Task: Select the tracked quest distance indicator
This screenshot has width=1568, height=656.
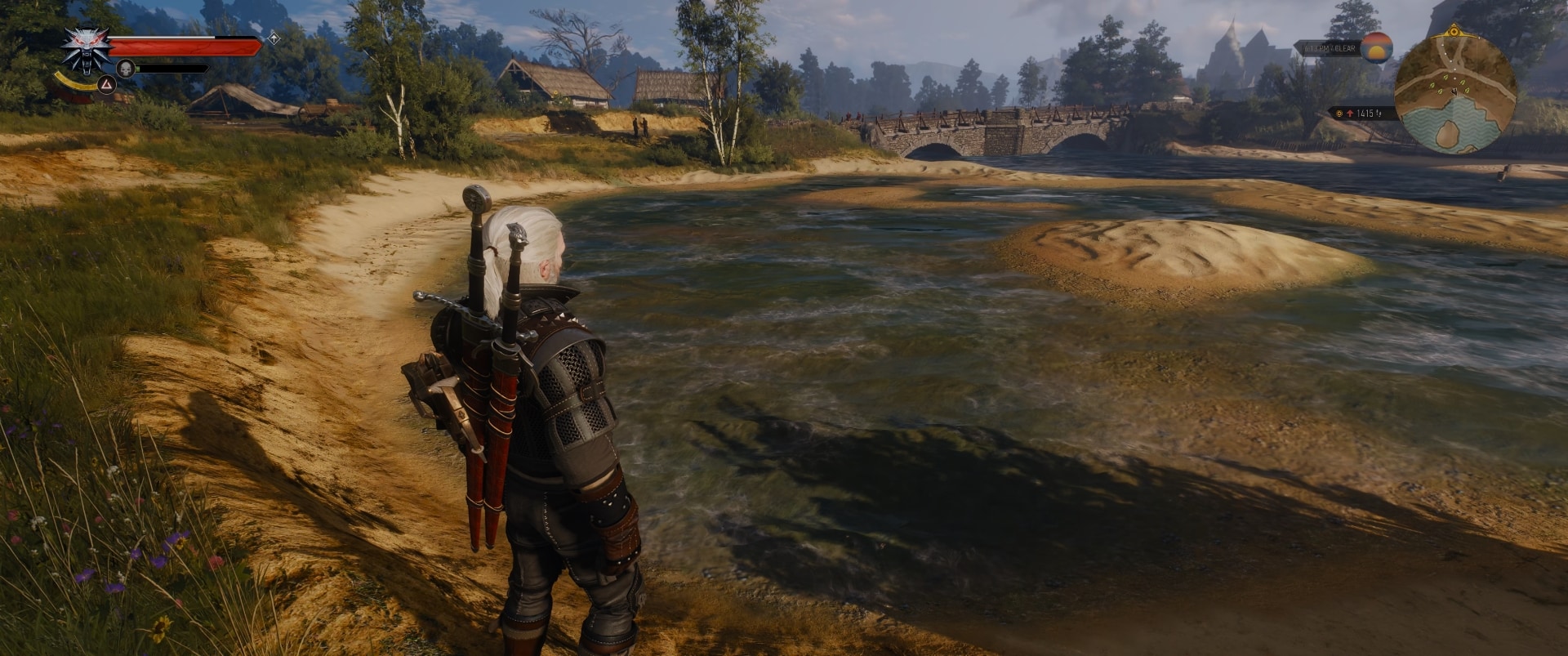Action: tap(1360, 114)
